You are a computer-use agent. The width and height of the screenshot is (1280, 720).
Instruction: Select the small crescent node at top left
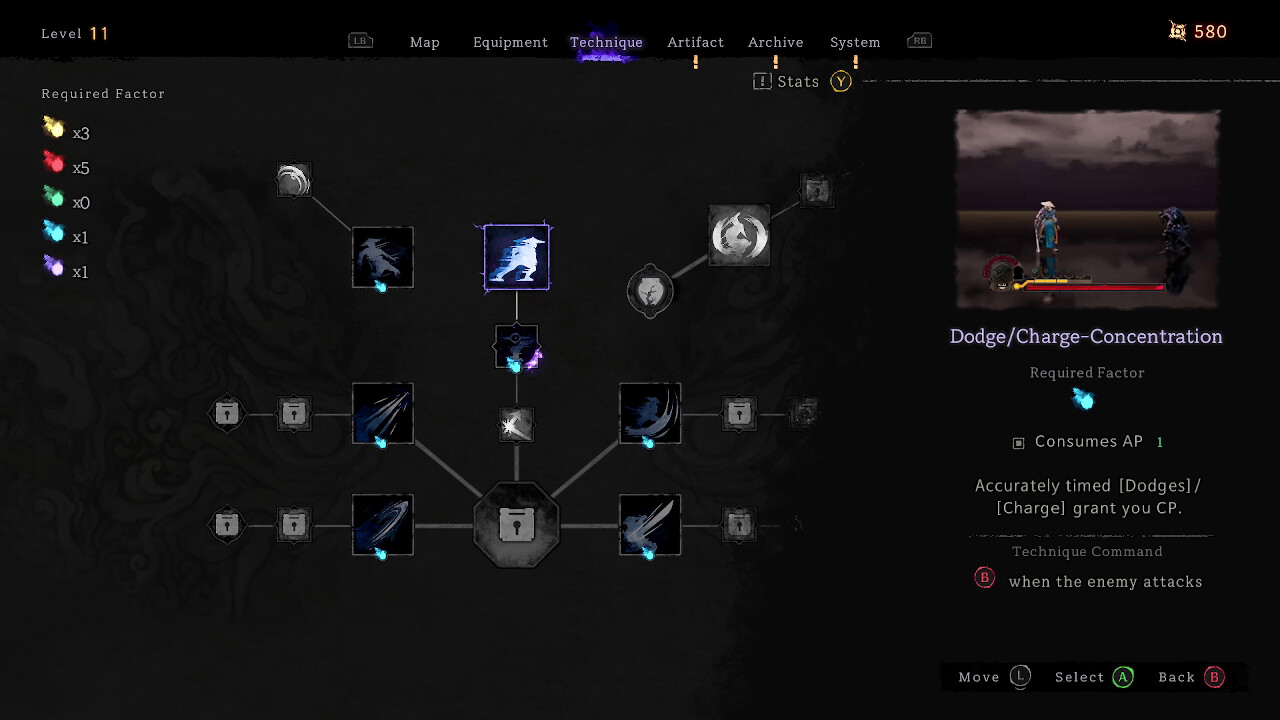click(x=294, y=181)
